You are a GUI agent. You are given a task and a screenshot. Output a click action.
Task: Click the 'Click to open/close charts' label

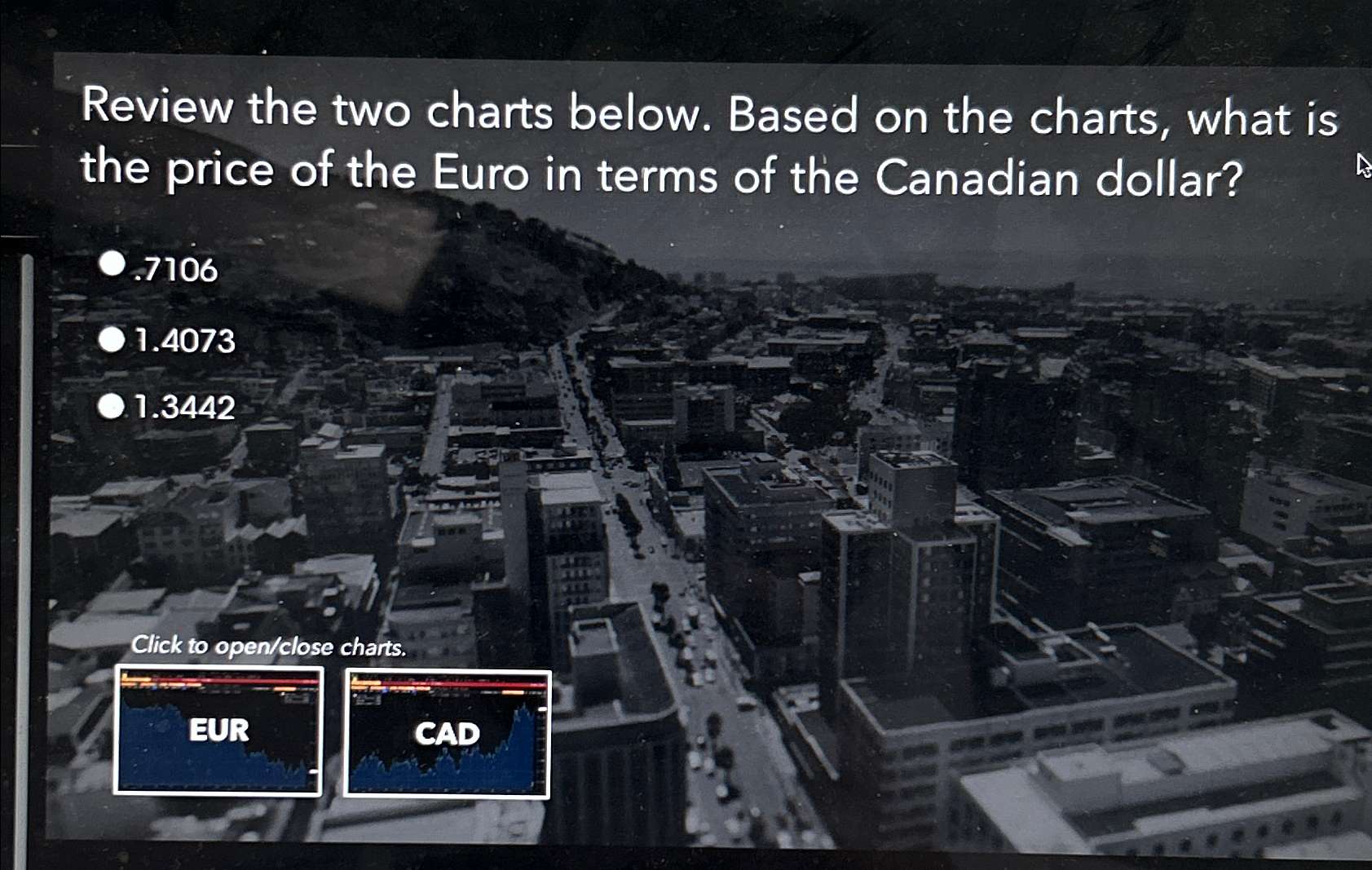coord(270,647)
